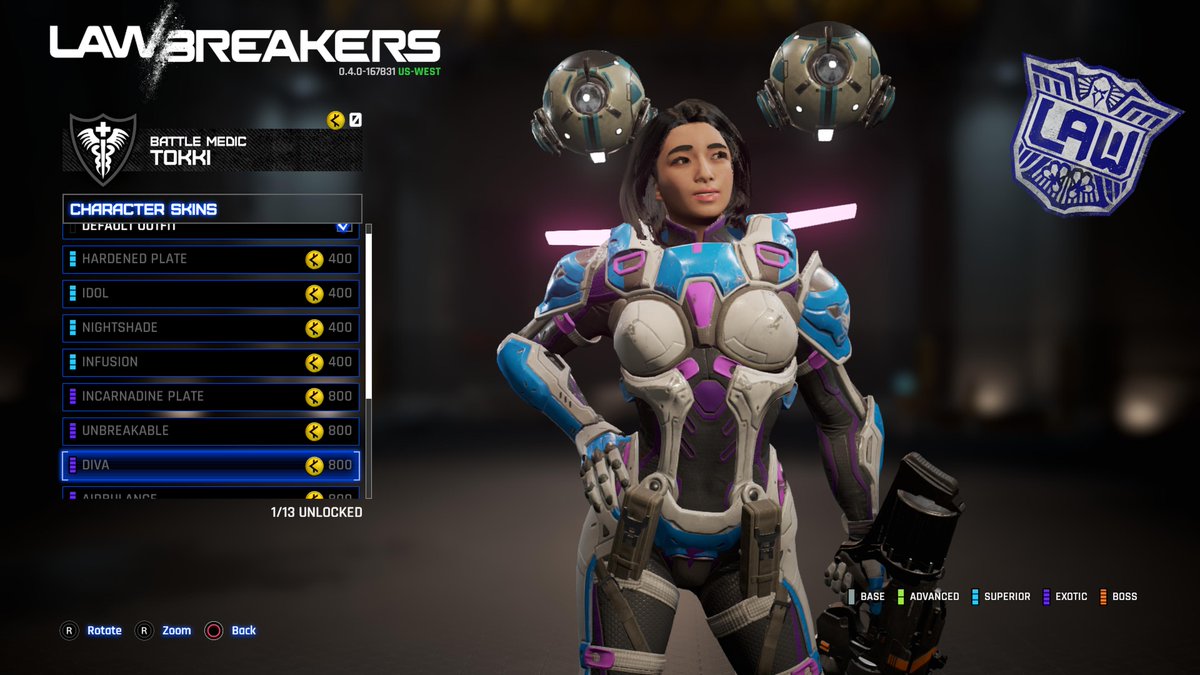This screenshot has width=1200, height=675.
Task: Choose the Incarnadine Plate skin
Action: (x=210, y=396)
